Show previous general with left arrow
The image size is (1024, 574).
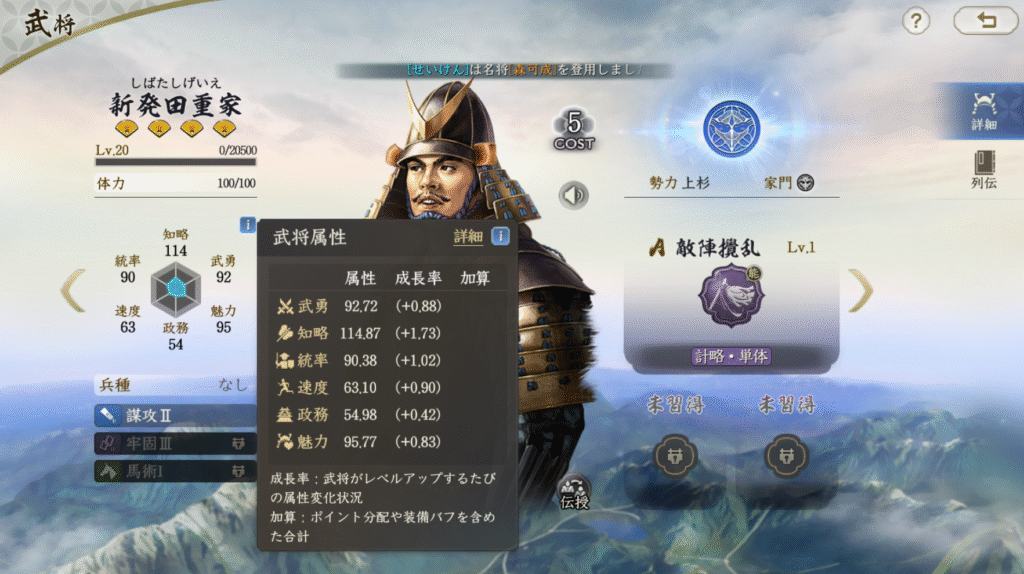pos(72,290)
